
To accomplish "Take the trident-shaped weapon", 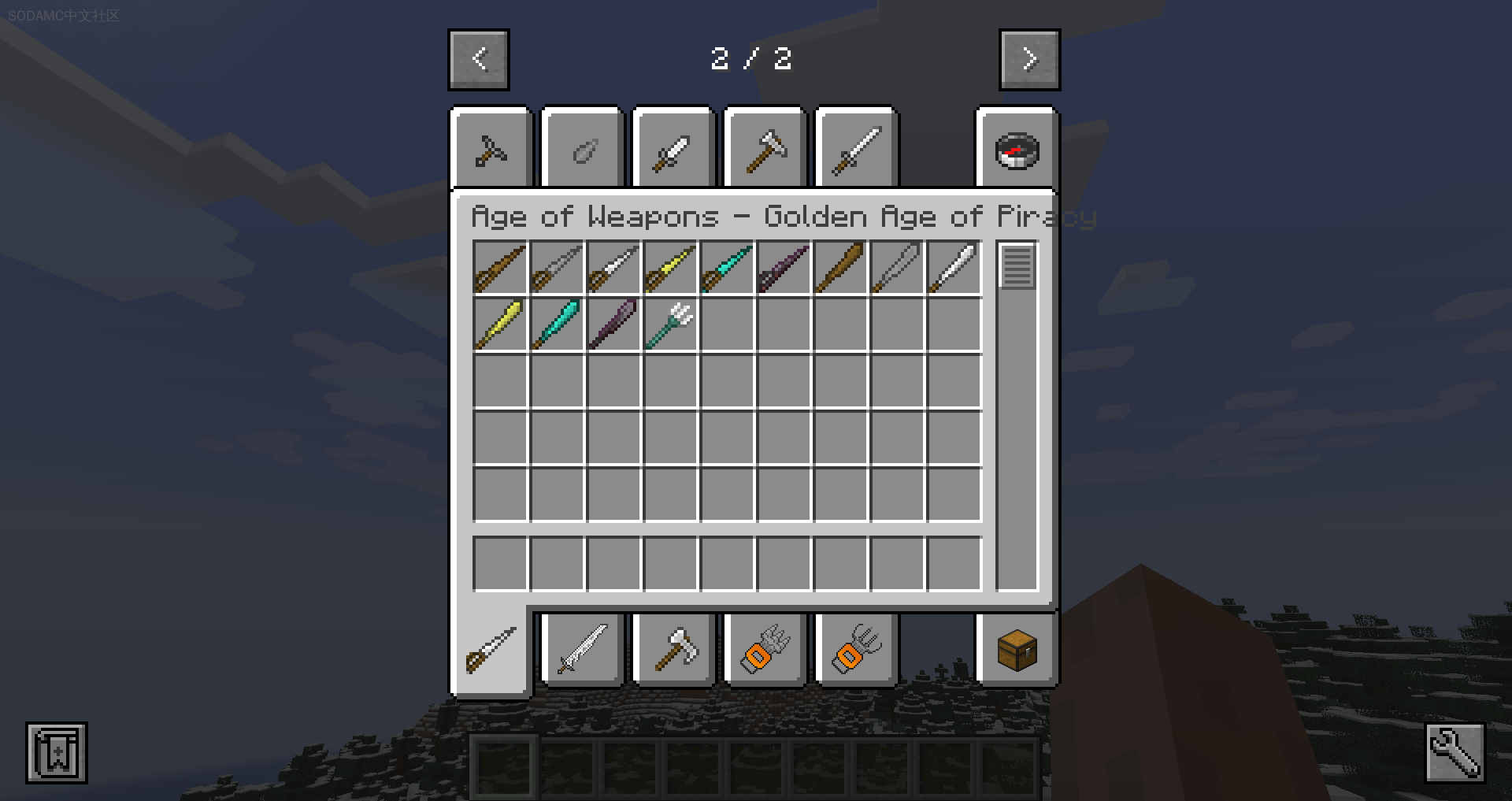I will [670, 324].
